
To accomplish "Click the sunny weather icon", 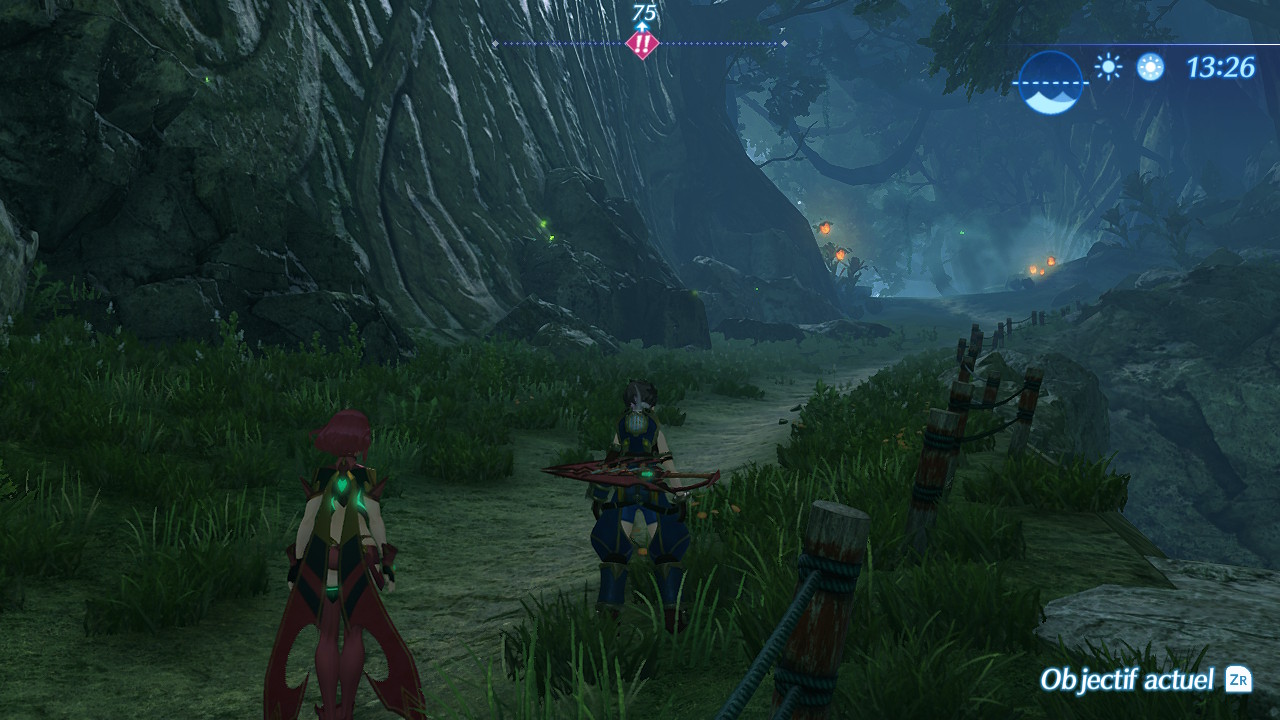I will 1107,67.
